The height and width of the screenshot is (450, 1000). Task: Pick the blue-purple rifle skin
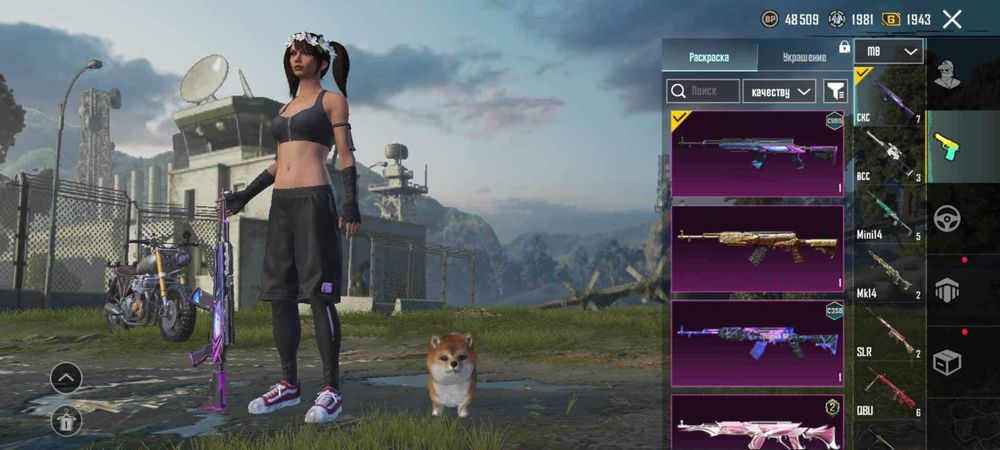[757, 342]
